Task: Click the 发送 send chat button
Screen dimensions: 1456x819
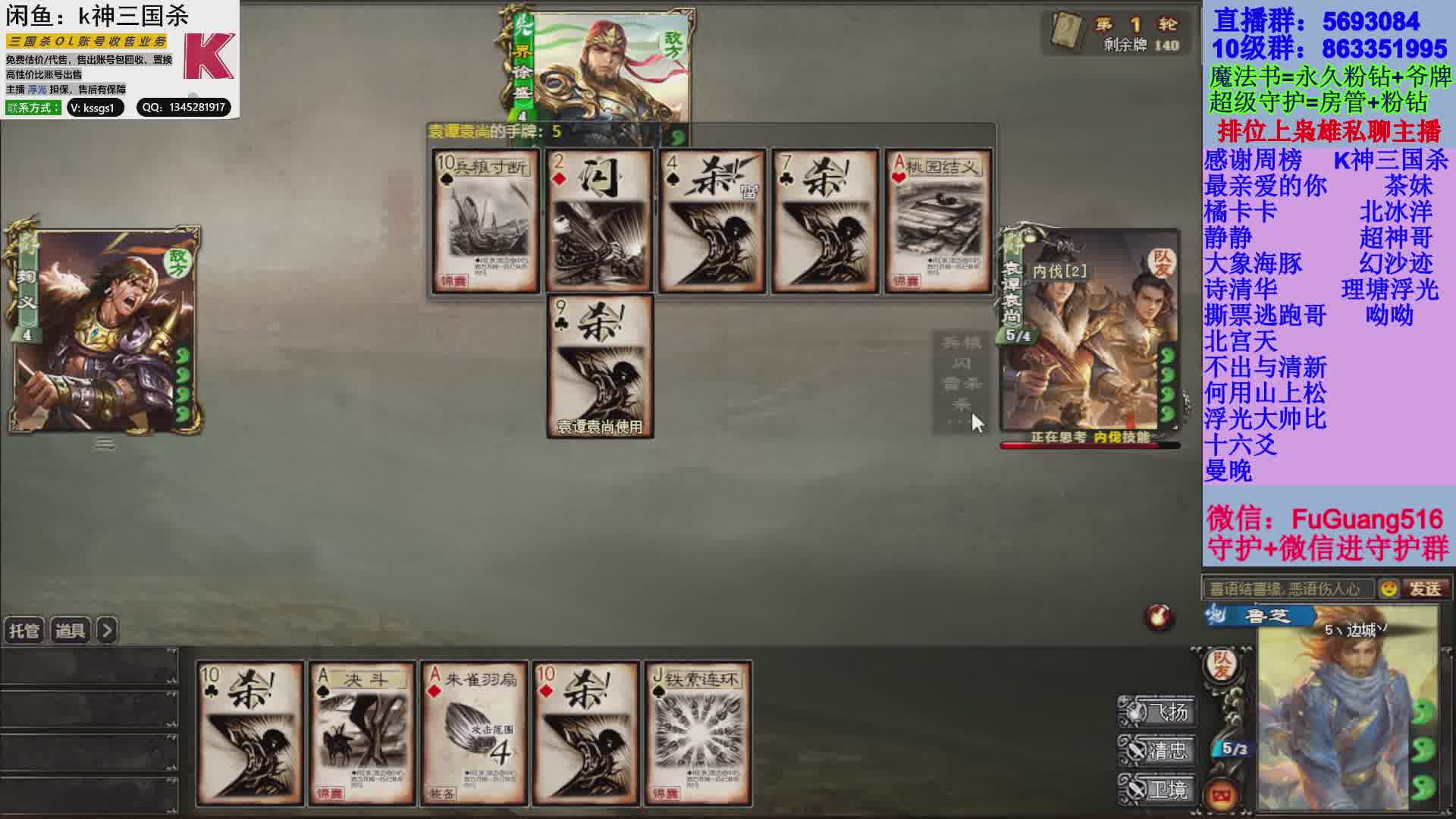Action: coord(1425,588)
